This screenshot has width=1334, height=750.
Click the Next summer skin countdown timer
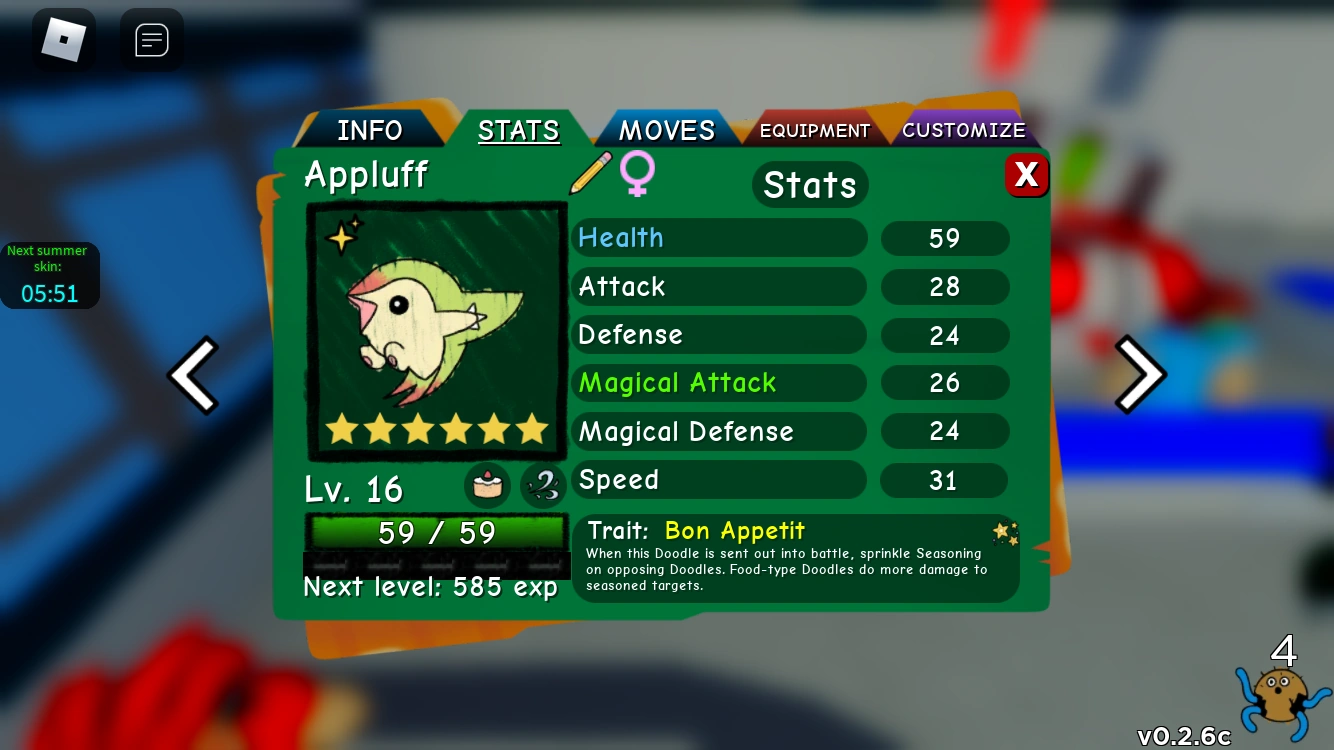coord(50,275)
